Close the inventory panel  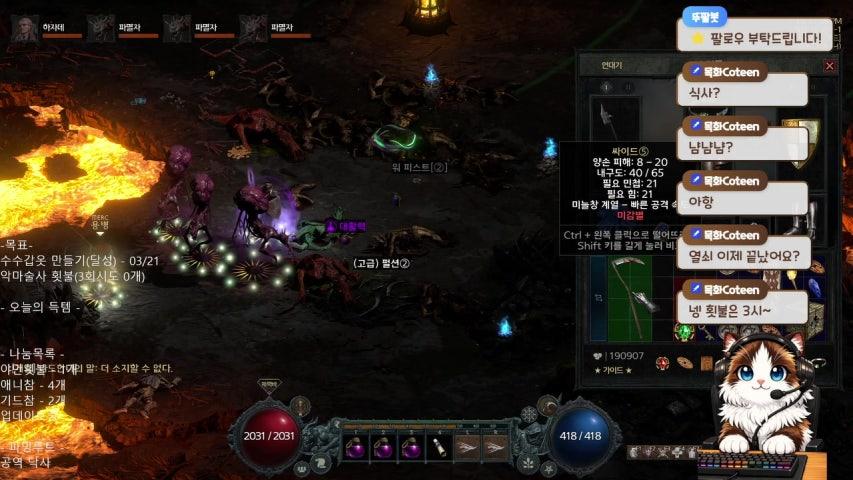coord(829,66)
